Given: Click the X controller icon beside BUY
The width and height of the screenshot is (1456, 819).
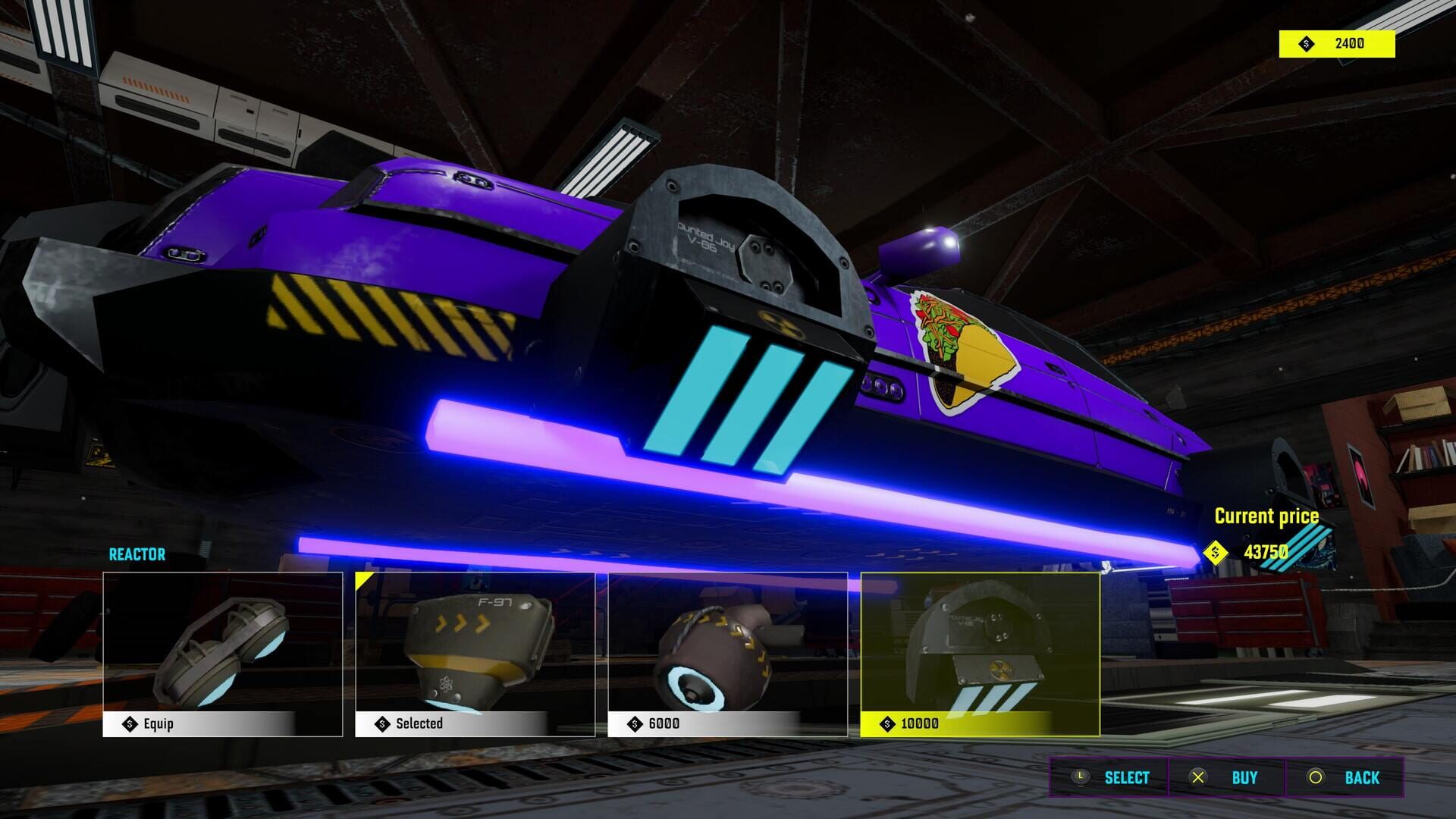Looking at the screenshot, I should [1198, 777].
